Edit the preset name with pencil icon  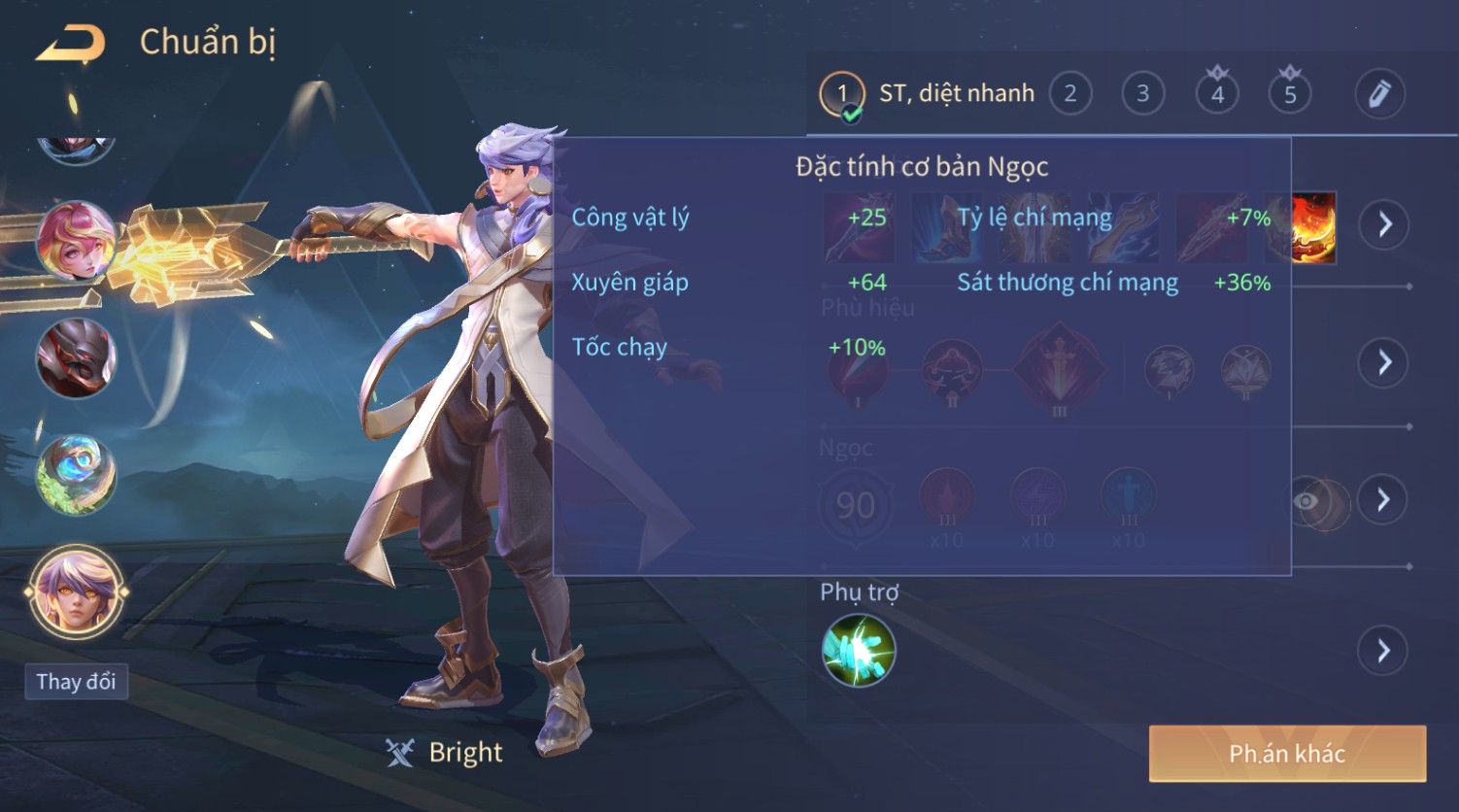[x=1379, y=94]
